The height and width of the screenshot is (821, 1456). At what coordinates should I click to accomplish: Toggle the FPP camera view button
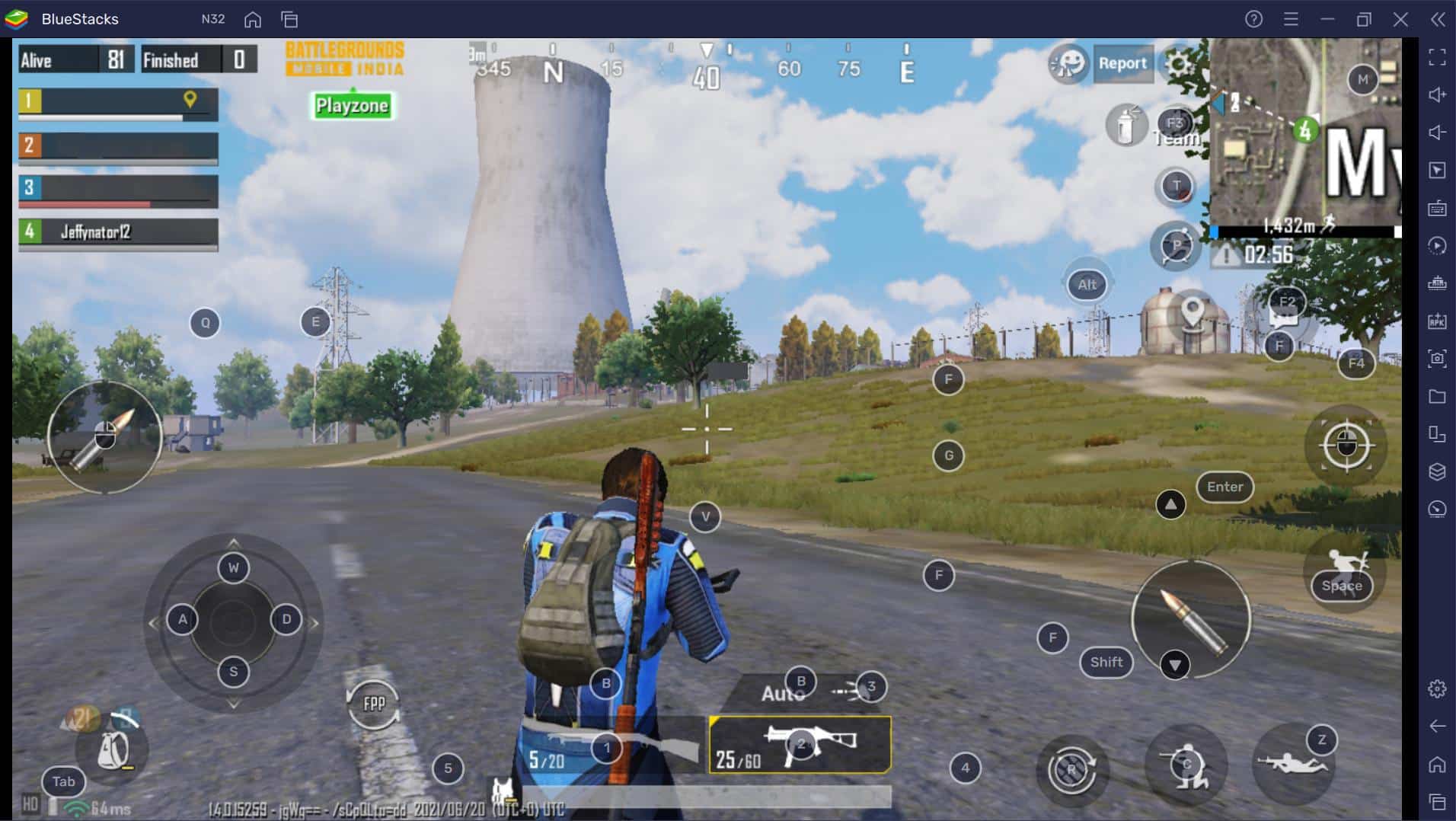click(375, 704)
